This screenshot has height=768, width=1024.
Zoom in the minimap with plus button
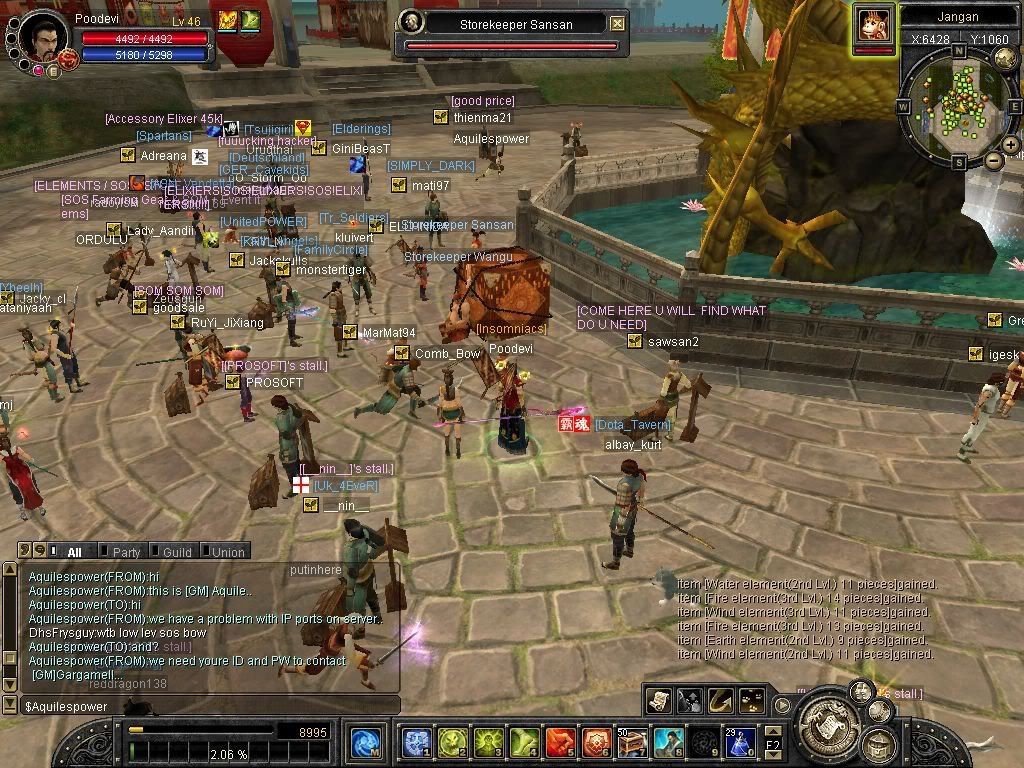pos(1010,145)
